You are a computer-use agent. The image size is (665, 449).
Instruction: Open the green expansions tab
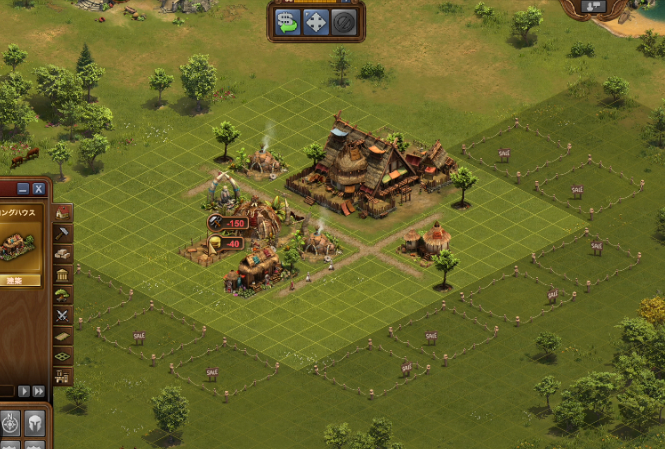pyautogui.click(x=63, y=355)
